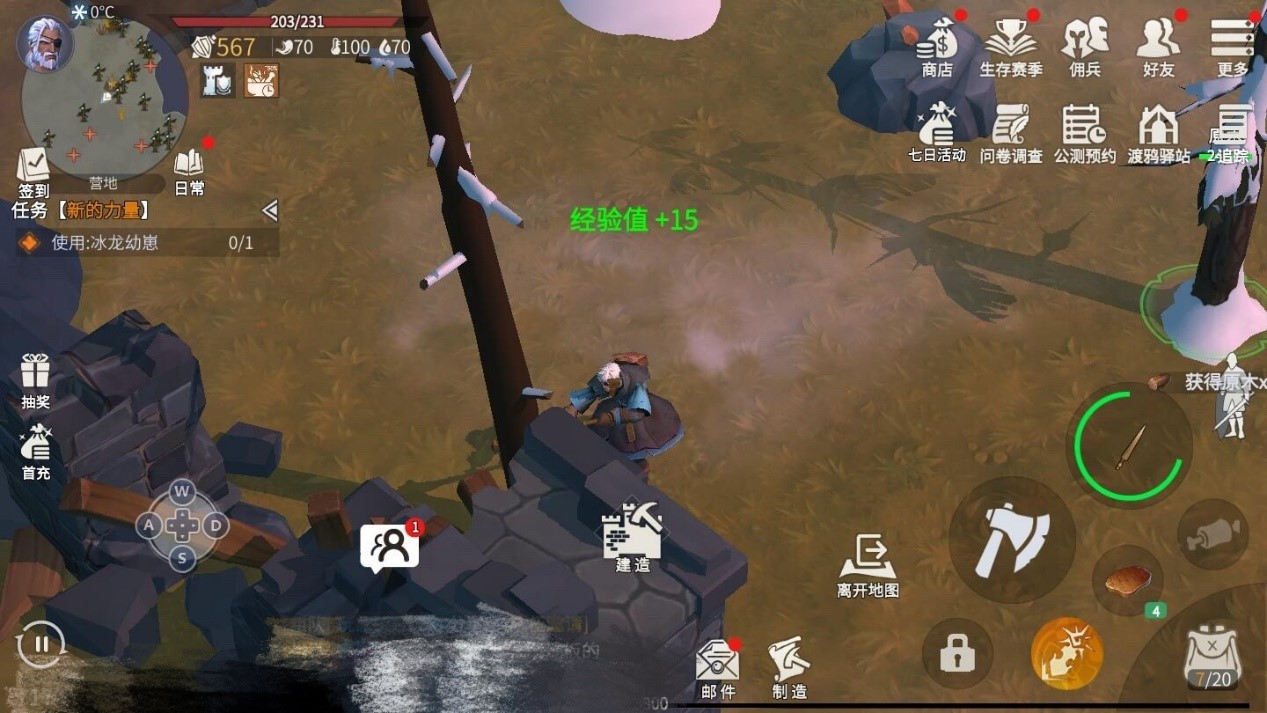The image size is (1267, 713).
Task: Open the 商店 shop menu
Action: coord(937,45)
